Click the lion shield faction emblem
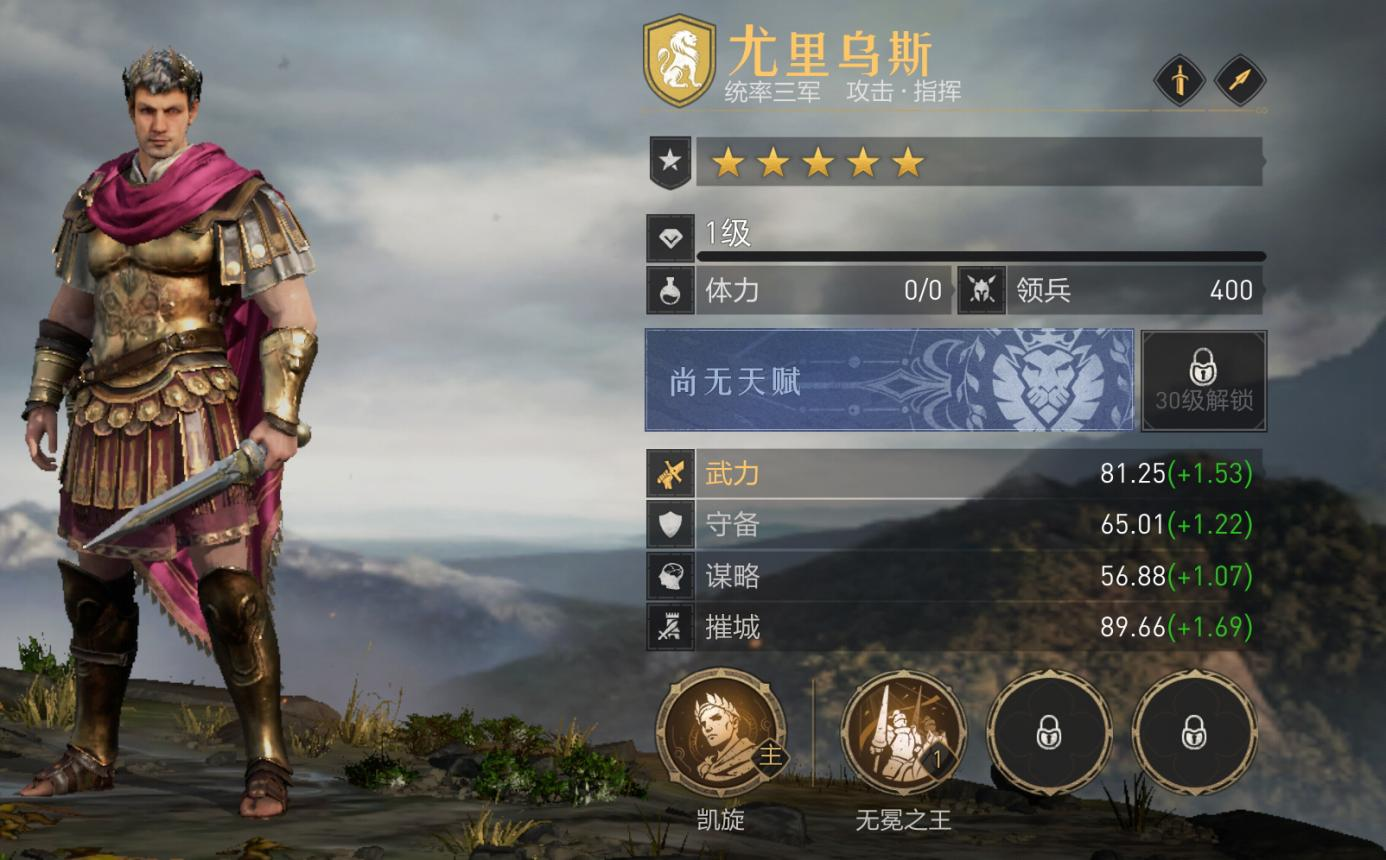 pos(680,60)
